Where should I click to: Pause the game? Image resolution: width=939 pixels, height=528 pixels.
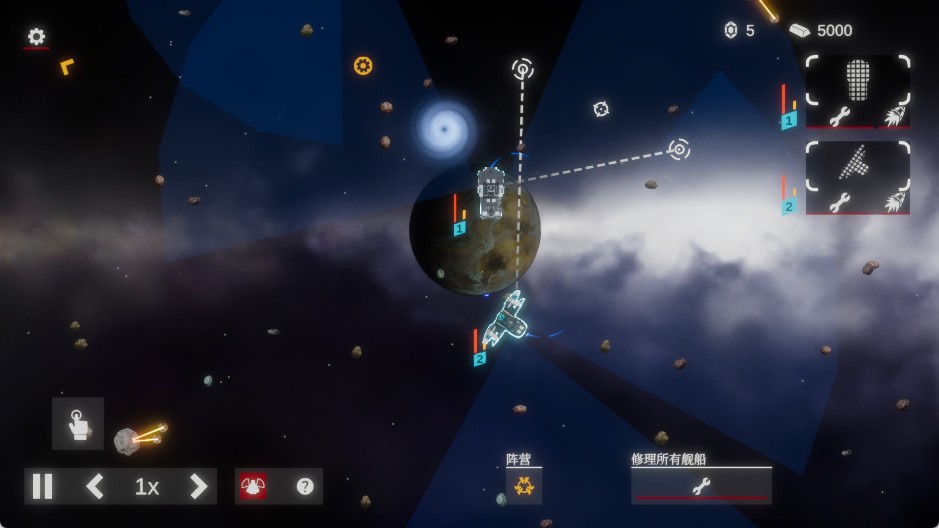point(42,487)
